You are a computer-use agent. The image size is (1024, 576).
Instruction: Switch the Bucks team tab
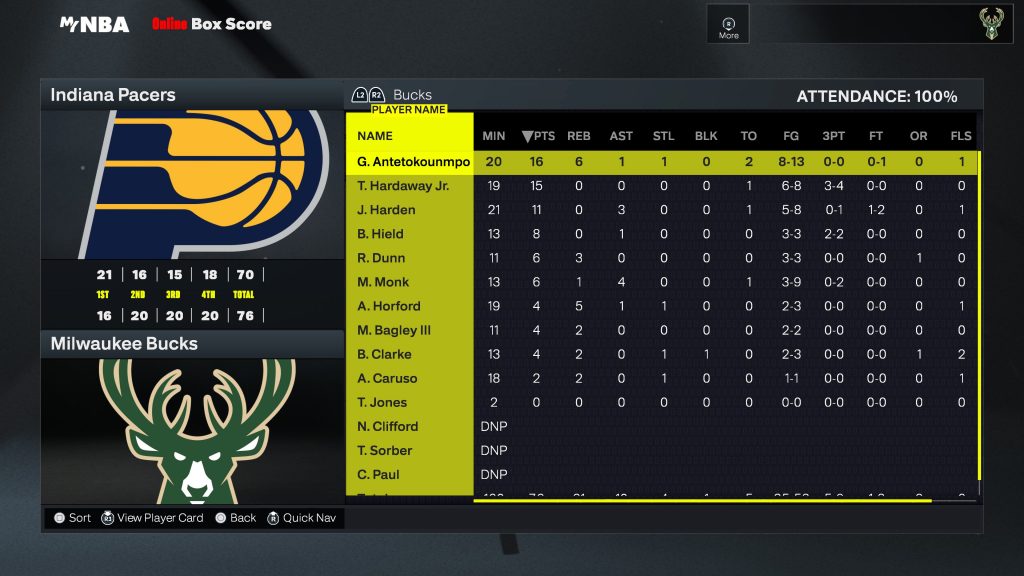[412, 95]
